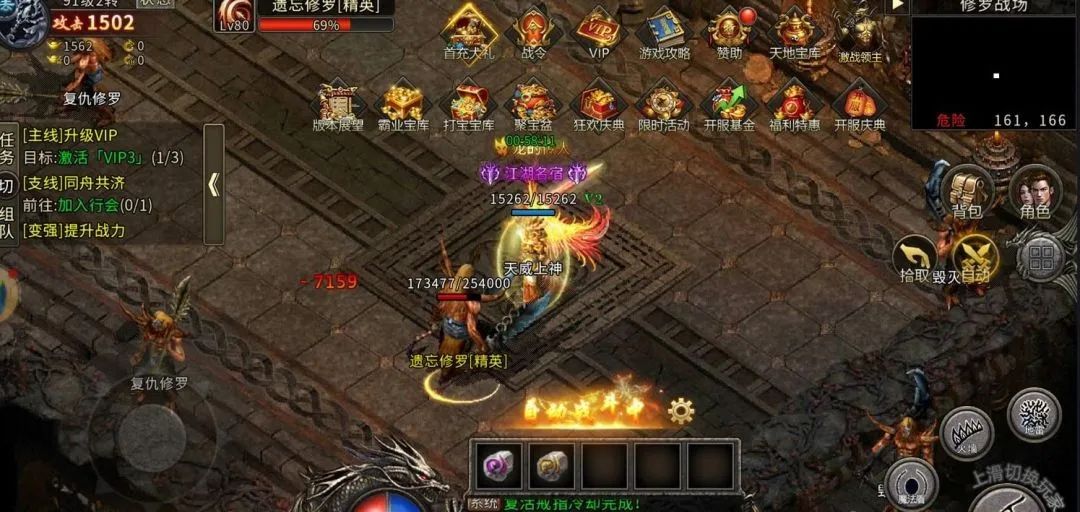Open the VIP menu icon
Image resolution: width=1080 pixels, height=512 pixels.
pos(599,32)
